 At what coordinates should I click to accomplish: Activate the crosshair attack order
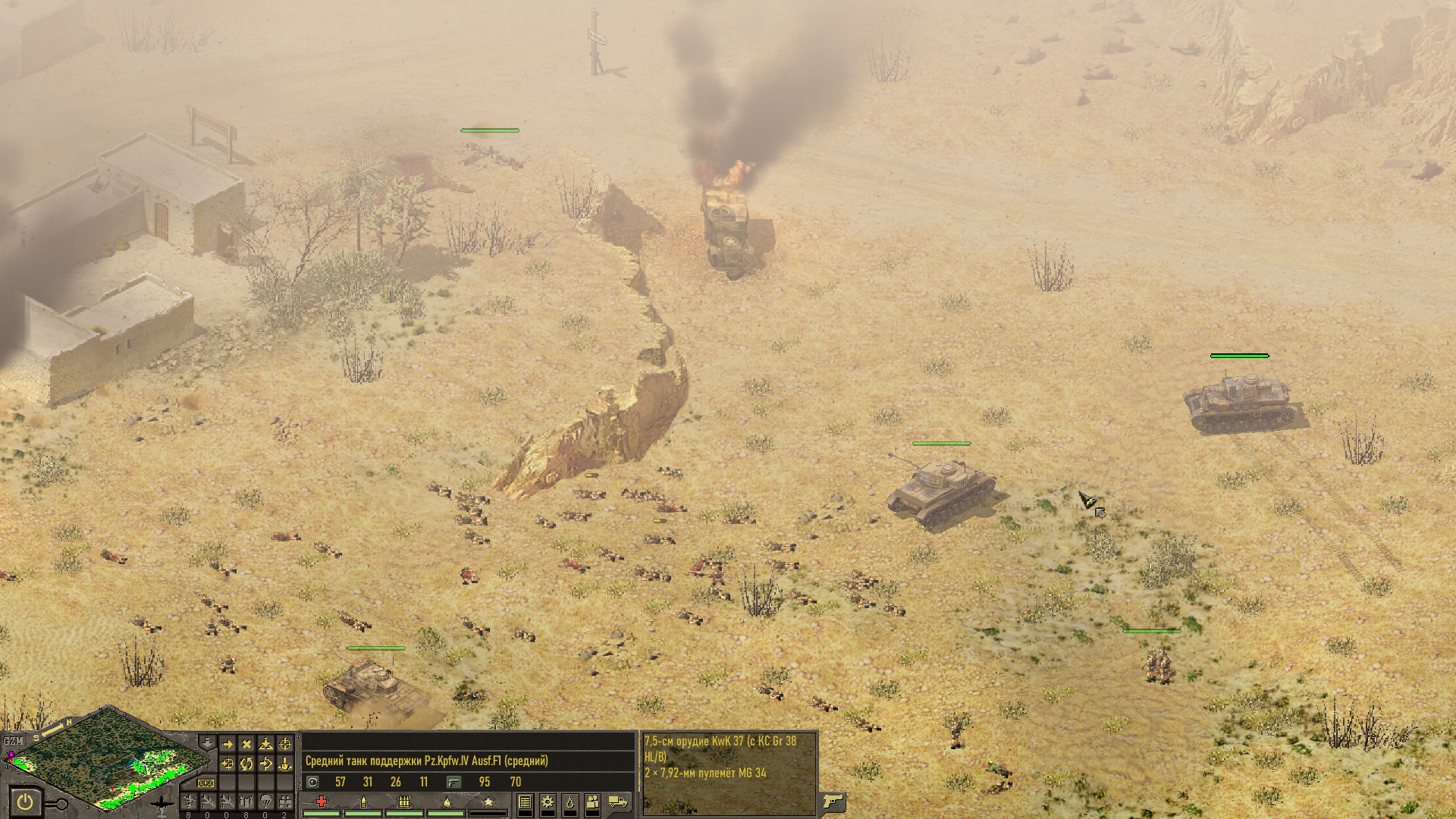point(285,745)
